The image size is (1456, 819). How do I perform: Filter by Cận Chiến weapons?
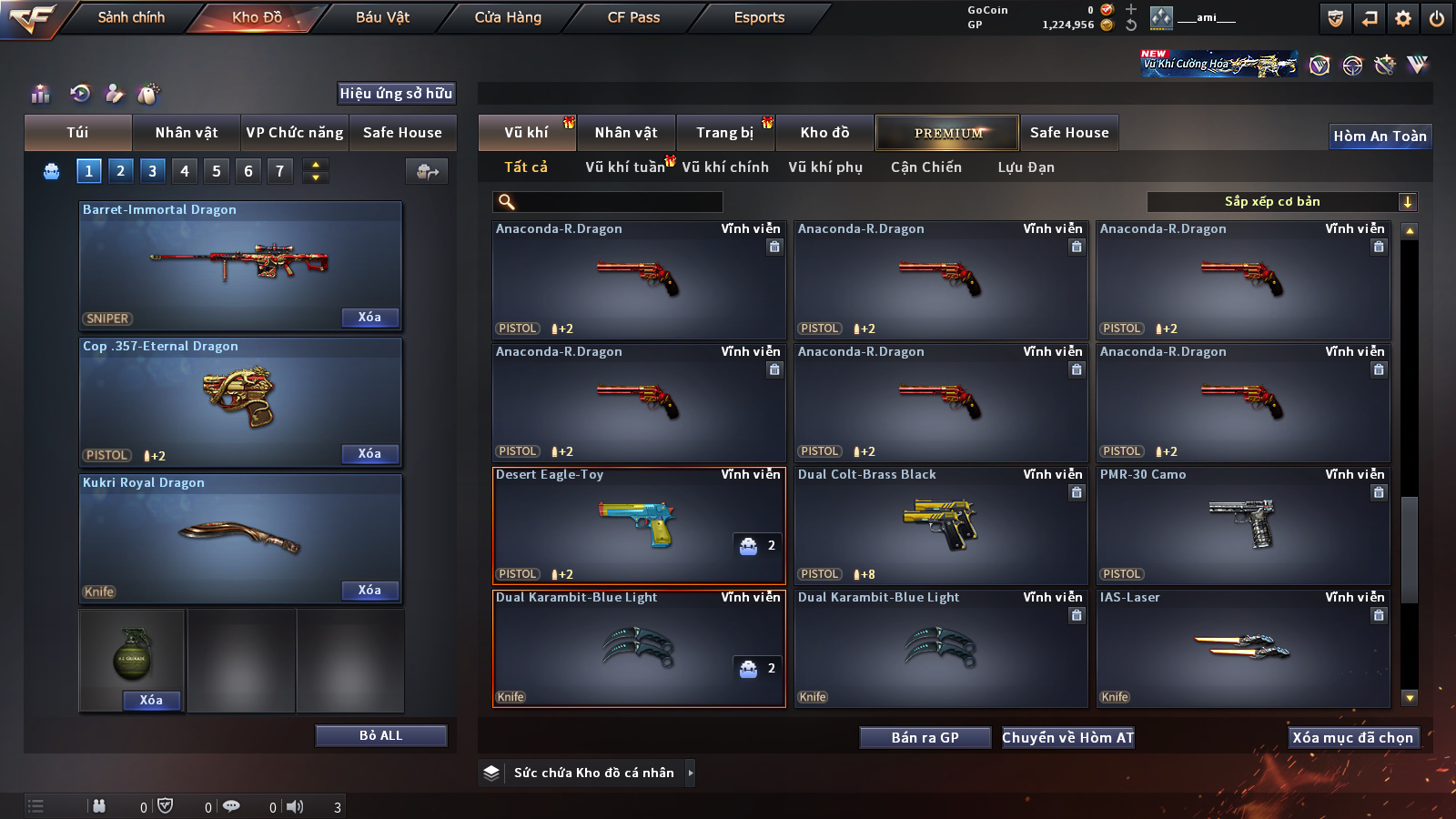click(x=925, y=167)
